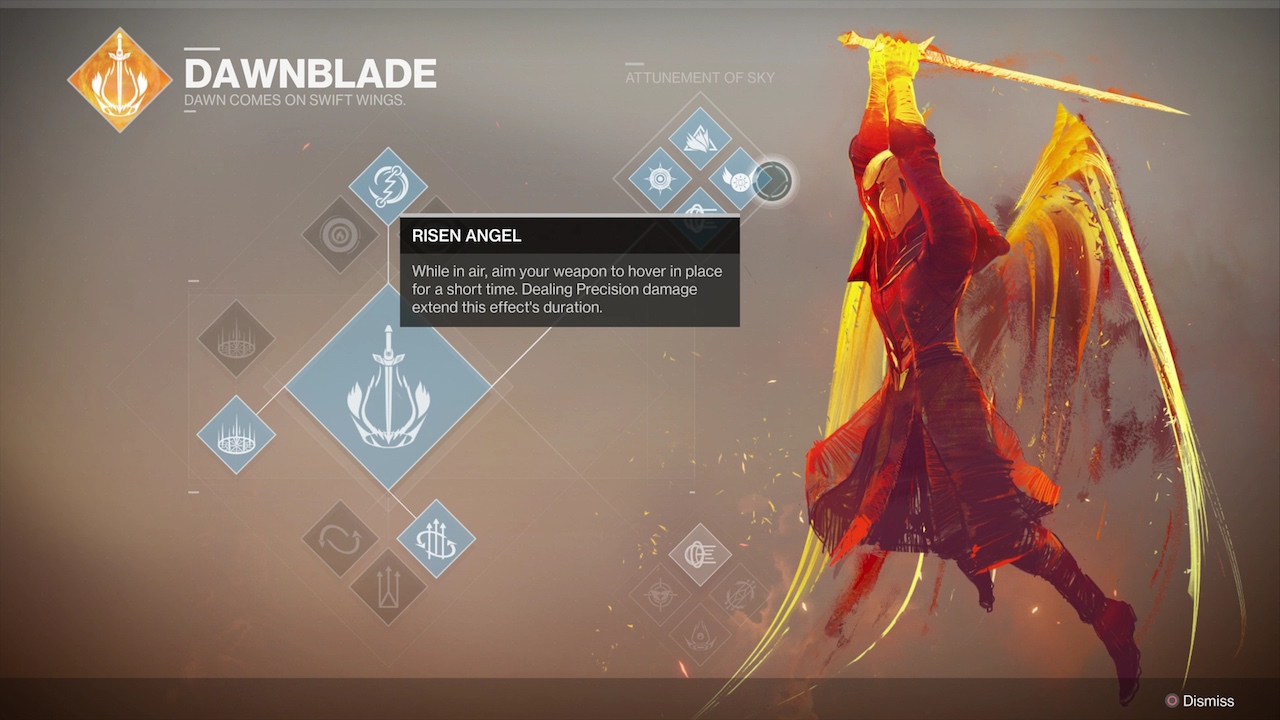Open the Dawnblade subclass emblem

(x=119, y=80)
